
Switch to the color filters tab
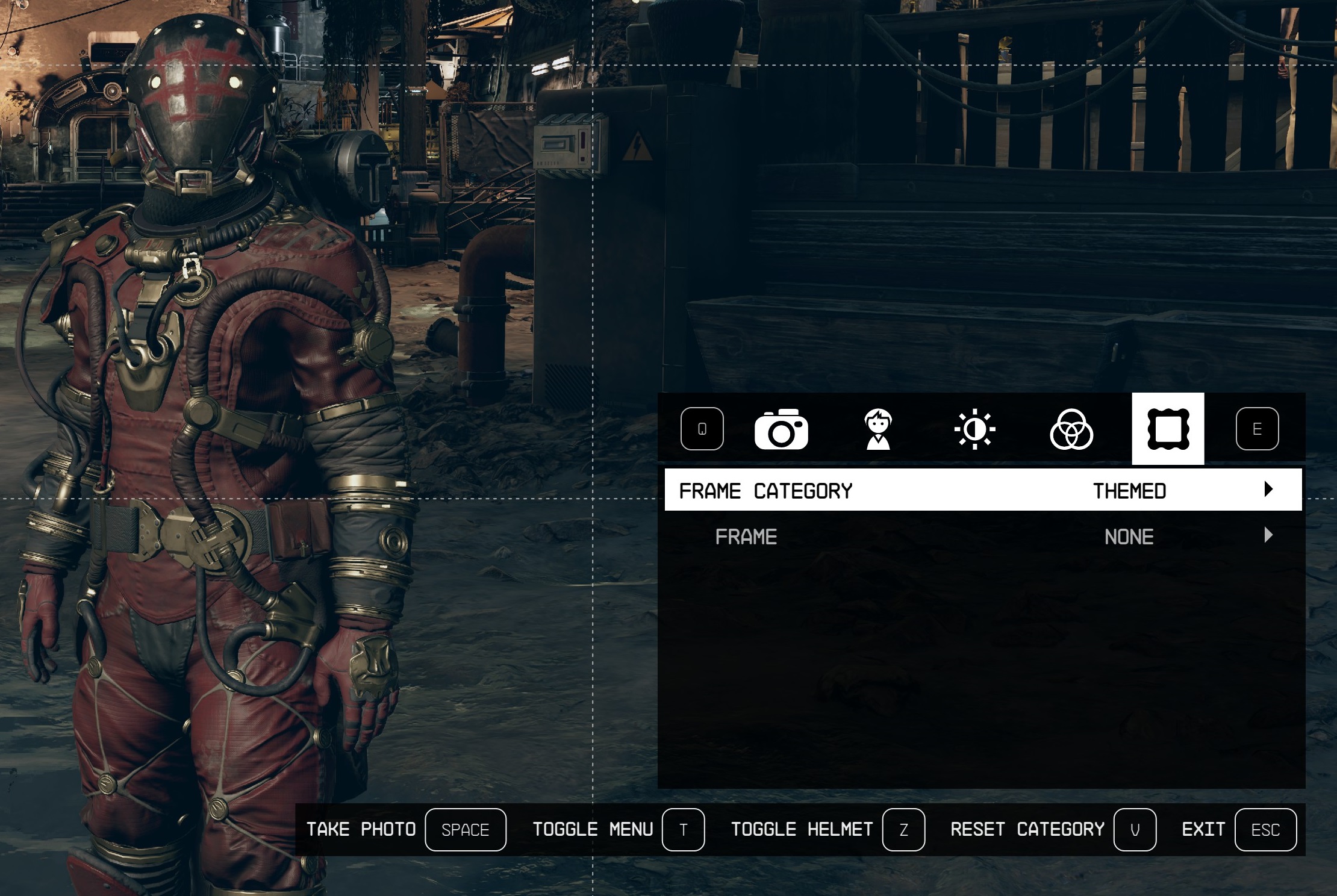[1071, 429]
